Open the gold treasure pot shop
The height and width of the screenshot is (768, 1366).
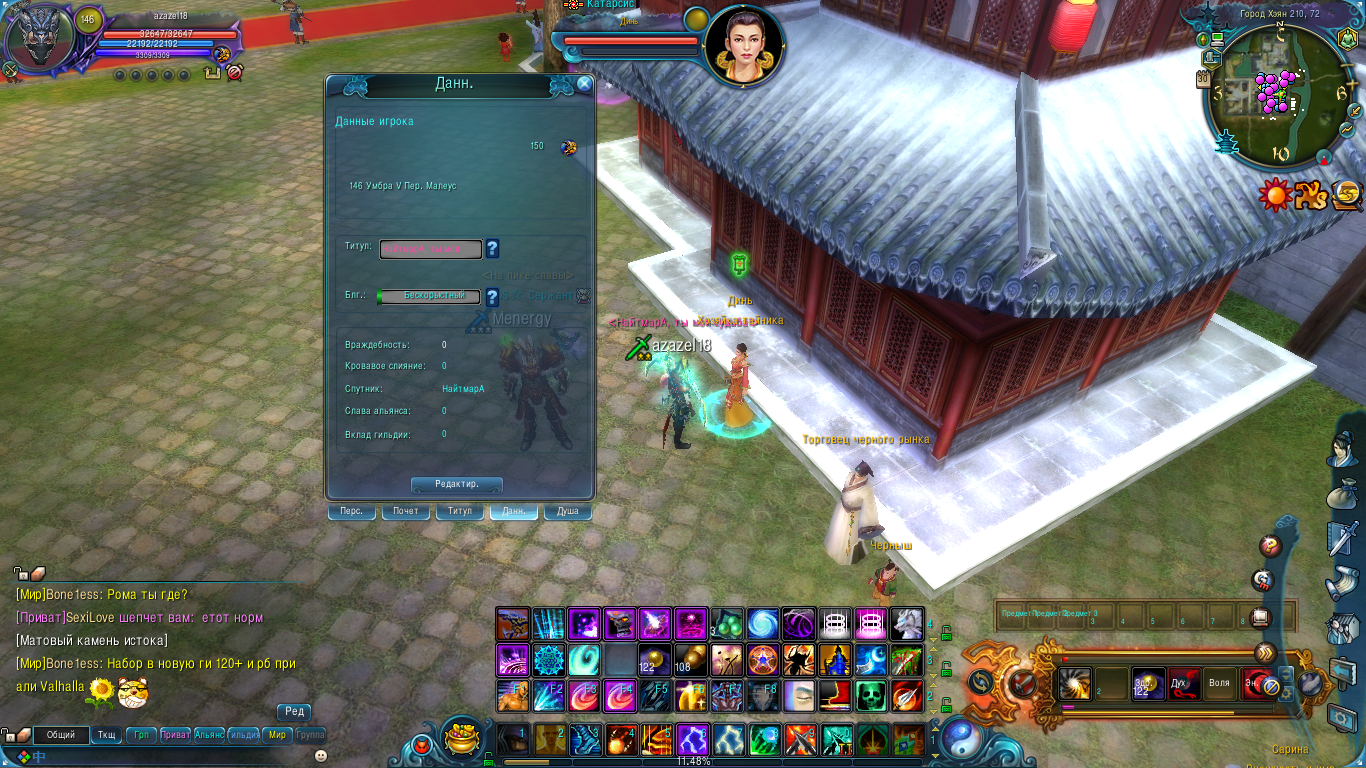[461, 736]
